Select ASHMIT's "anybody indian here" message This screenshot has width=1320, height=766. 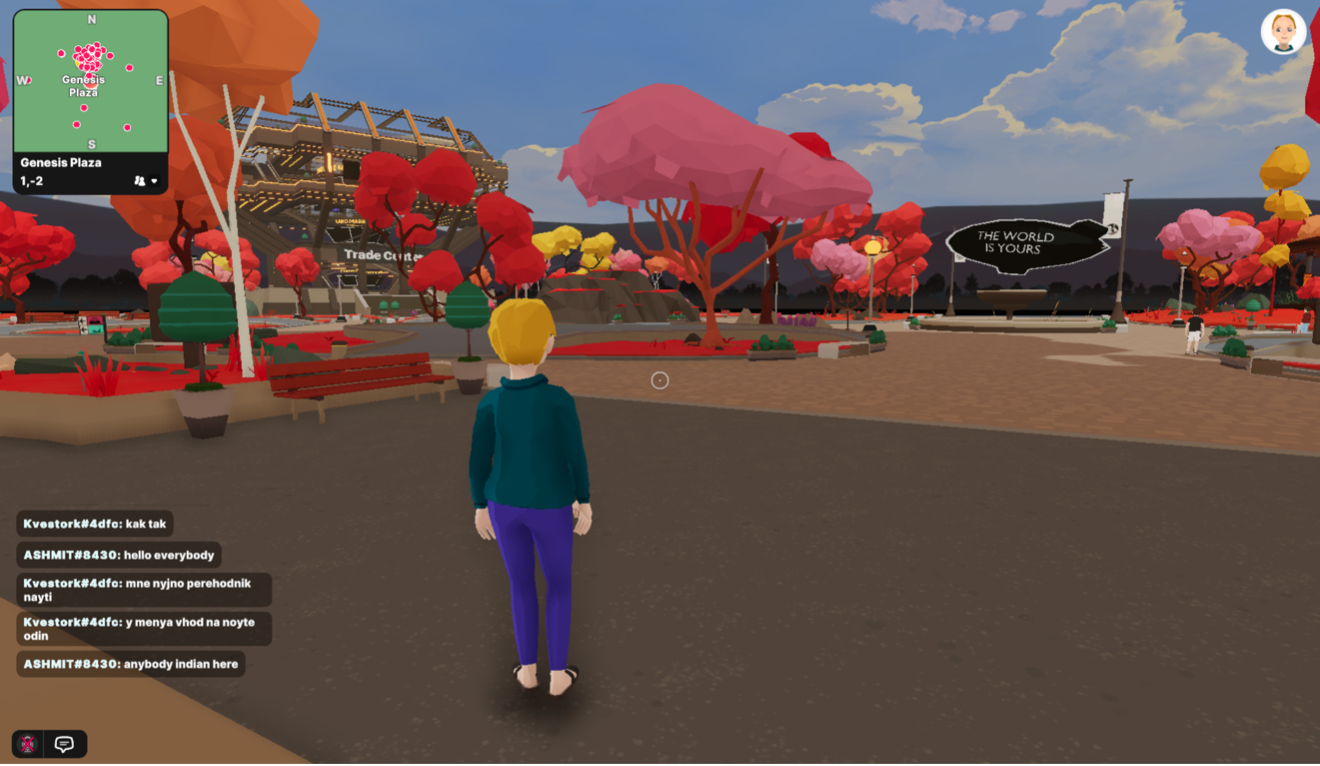pos(131,664)
